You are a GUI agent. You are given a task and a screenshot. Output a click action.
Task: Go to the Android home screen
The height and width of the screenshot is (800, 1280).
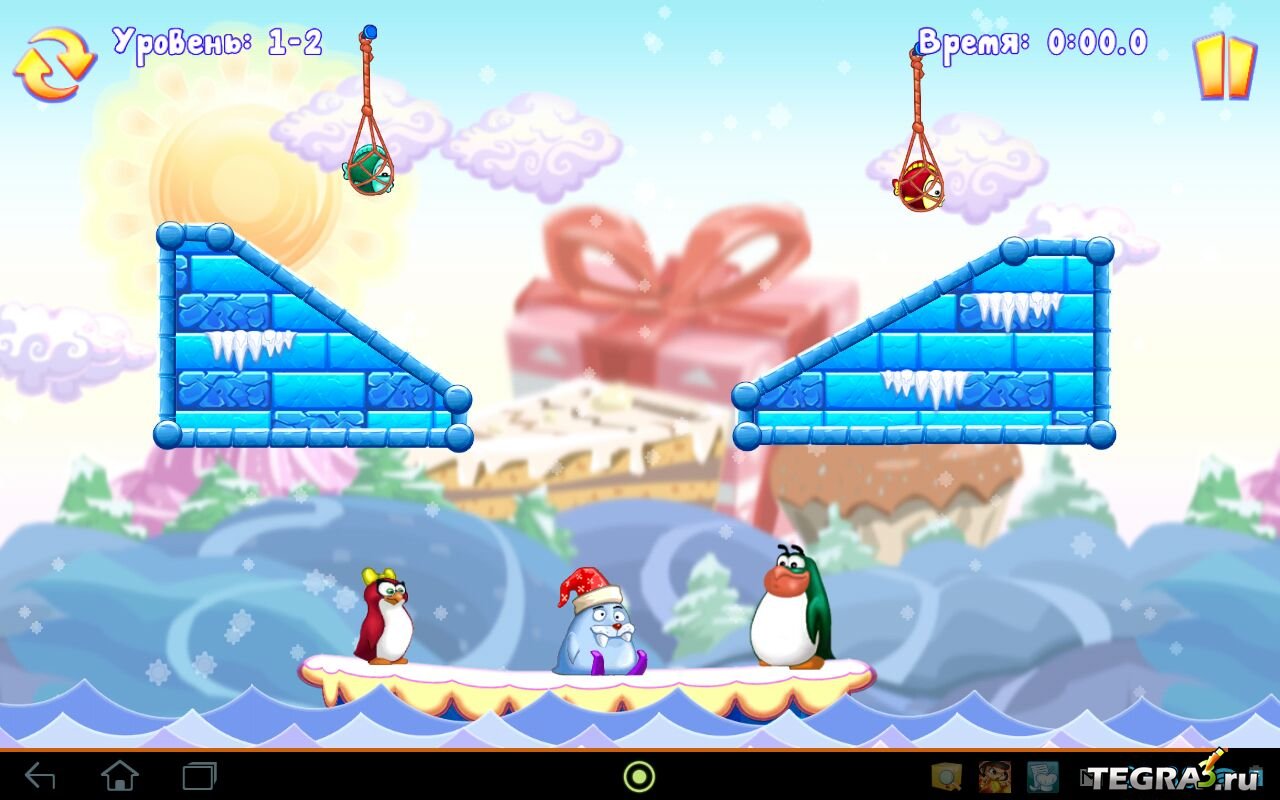click(x=120, y=776)
